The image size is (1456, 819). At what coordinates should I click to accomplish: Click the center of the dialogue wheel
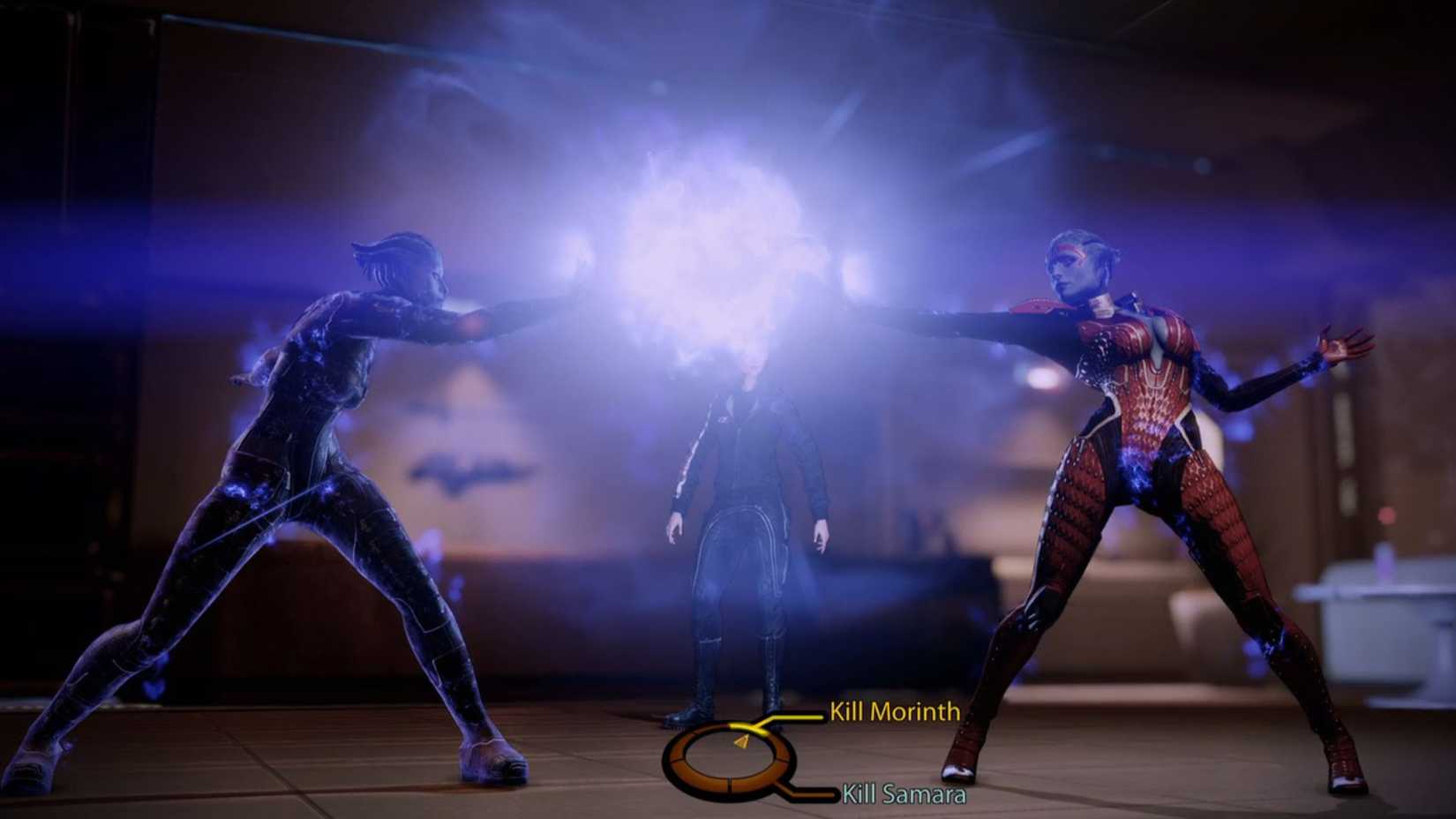728,761
